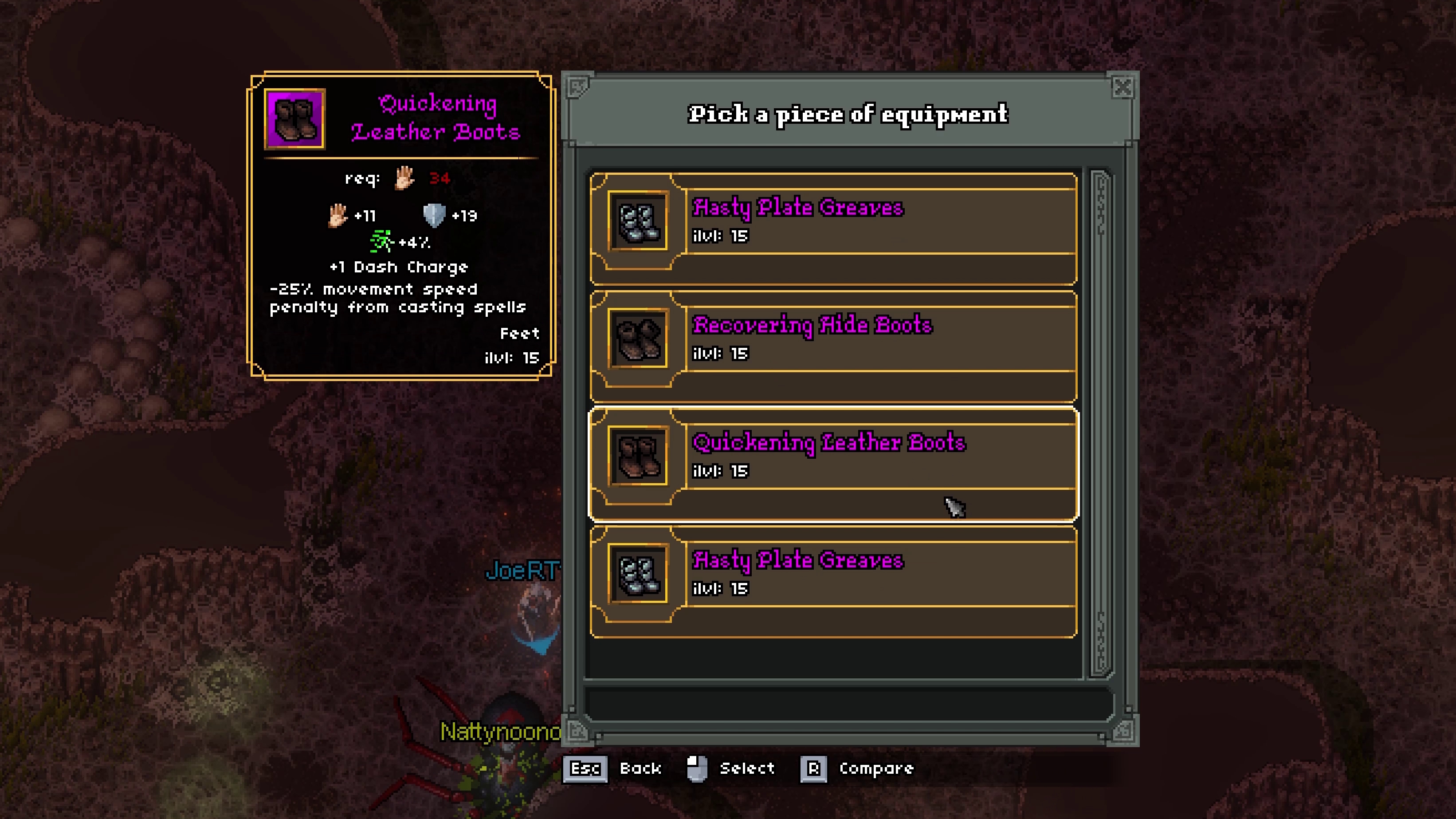The width and height of the screenshot is (1456, 819).
Task: Close the equipment picker window
Action: (x=1122, y=88)
